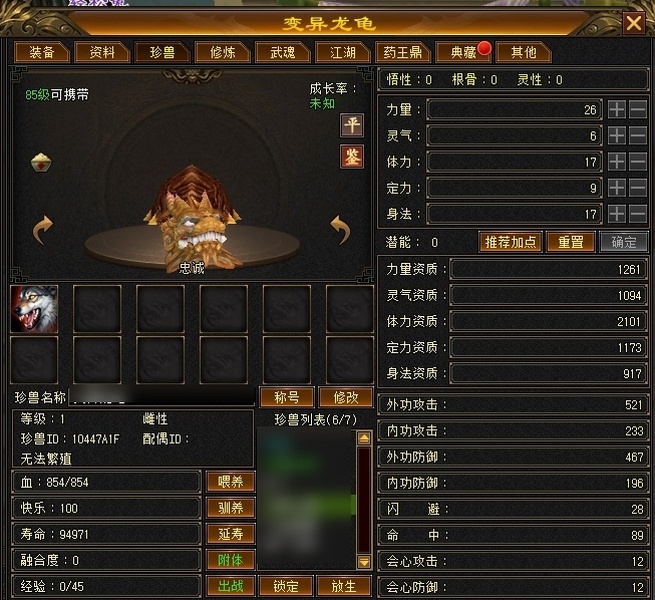Image resolution: width=655 pixels, height=600 pixels.
Task: Reset attribute points with 重置
Action: pyautogui.click(x=570, y=242)
